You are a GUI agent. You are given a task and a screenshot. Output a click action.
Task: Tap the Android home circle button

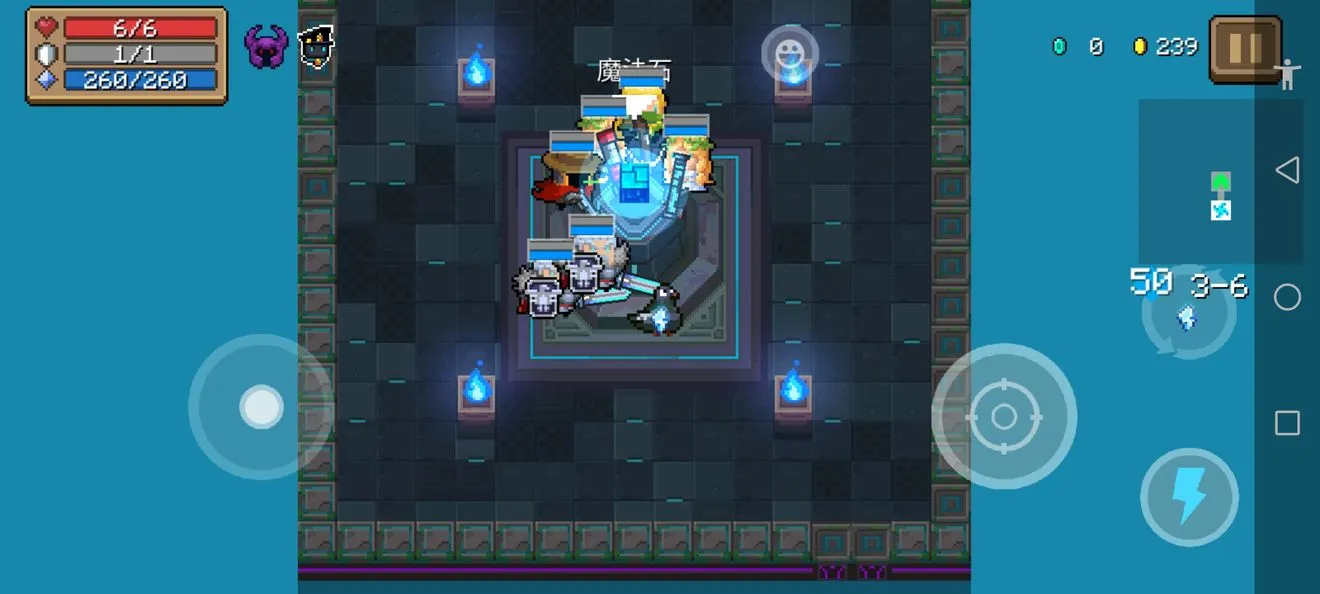tap(1287, 297)
